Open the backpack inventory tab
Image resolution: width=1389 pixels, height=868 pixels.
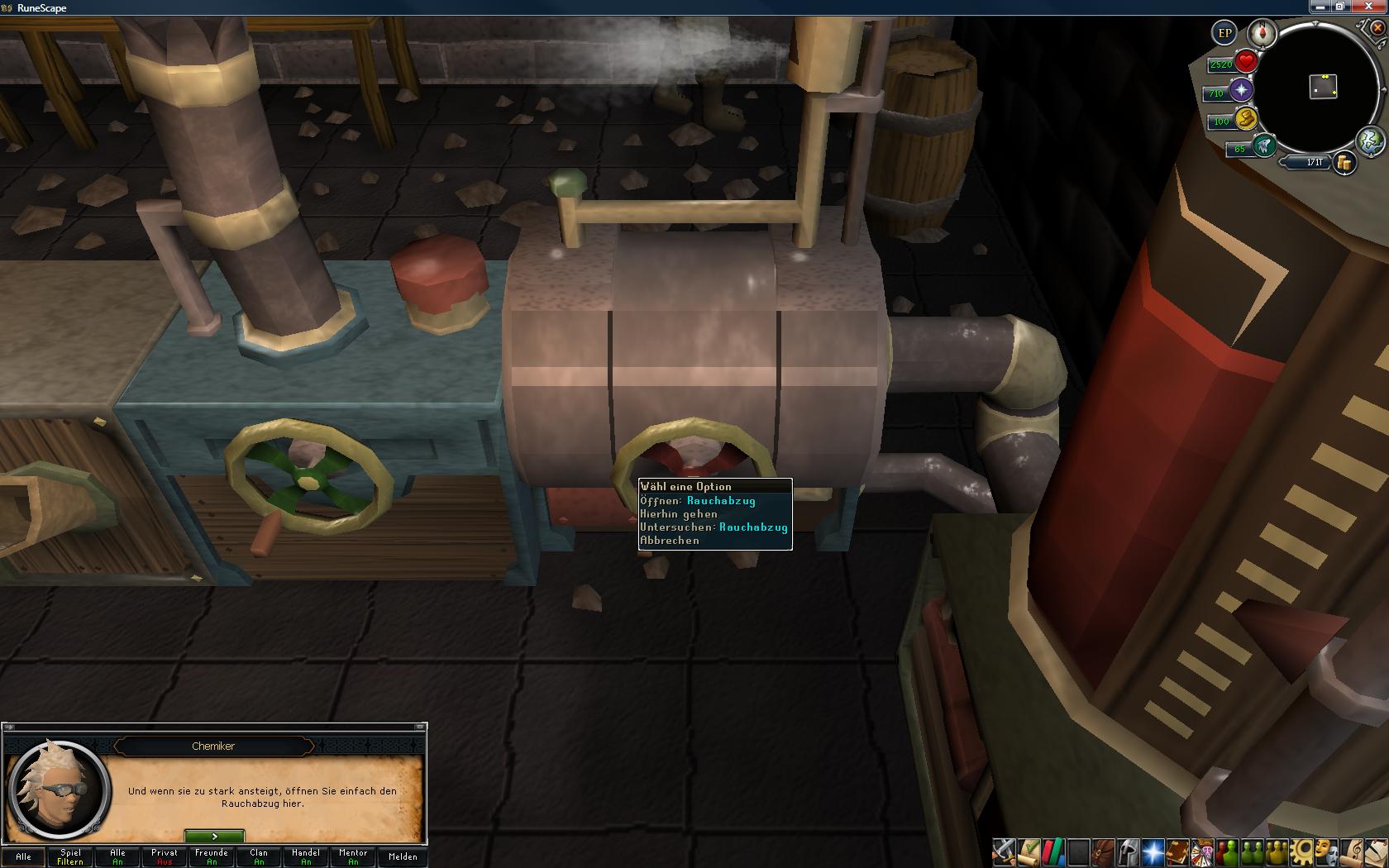(x=1103, y=851)
